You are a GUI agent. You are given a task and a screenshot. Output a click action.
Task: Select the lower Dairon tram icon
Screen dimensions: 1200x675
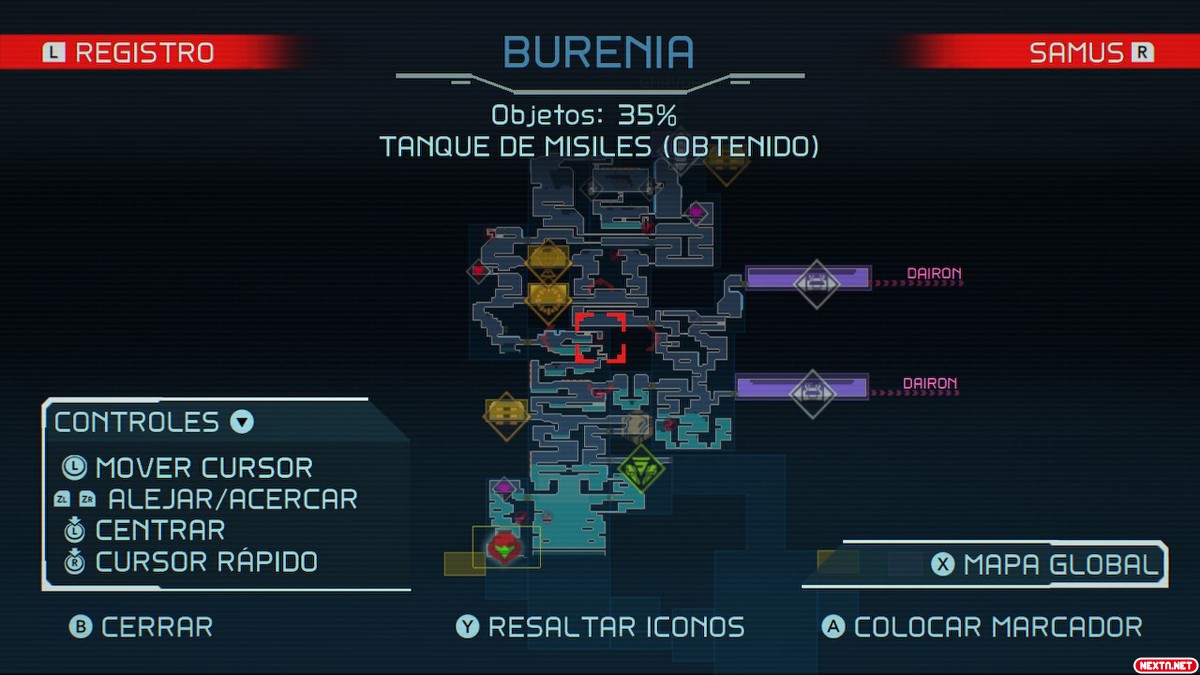[812, 393]
